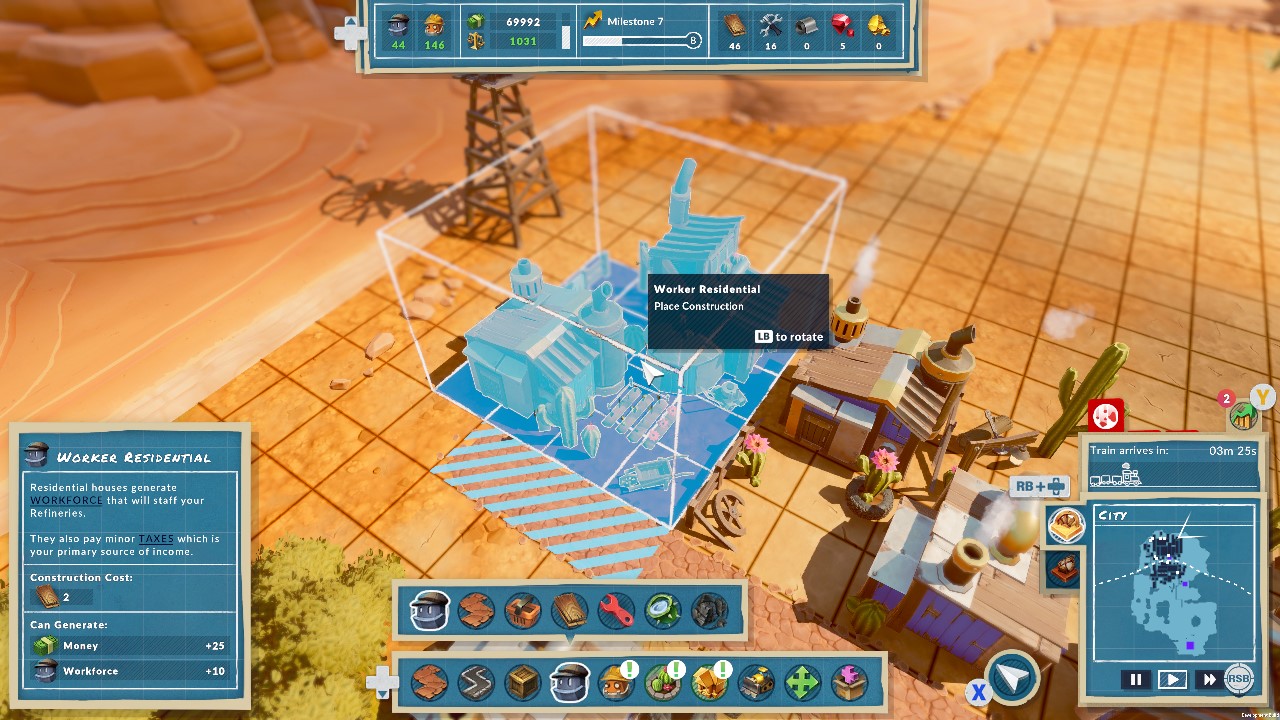Follow the TAXES link in description

coord(156,539)
